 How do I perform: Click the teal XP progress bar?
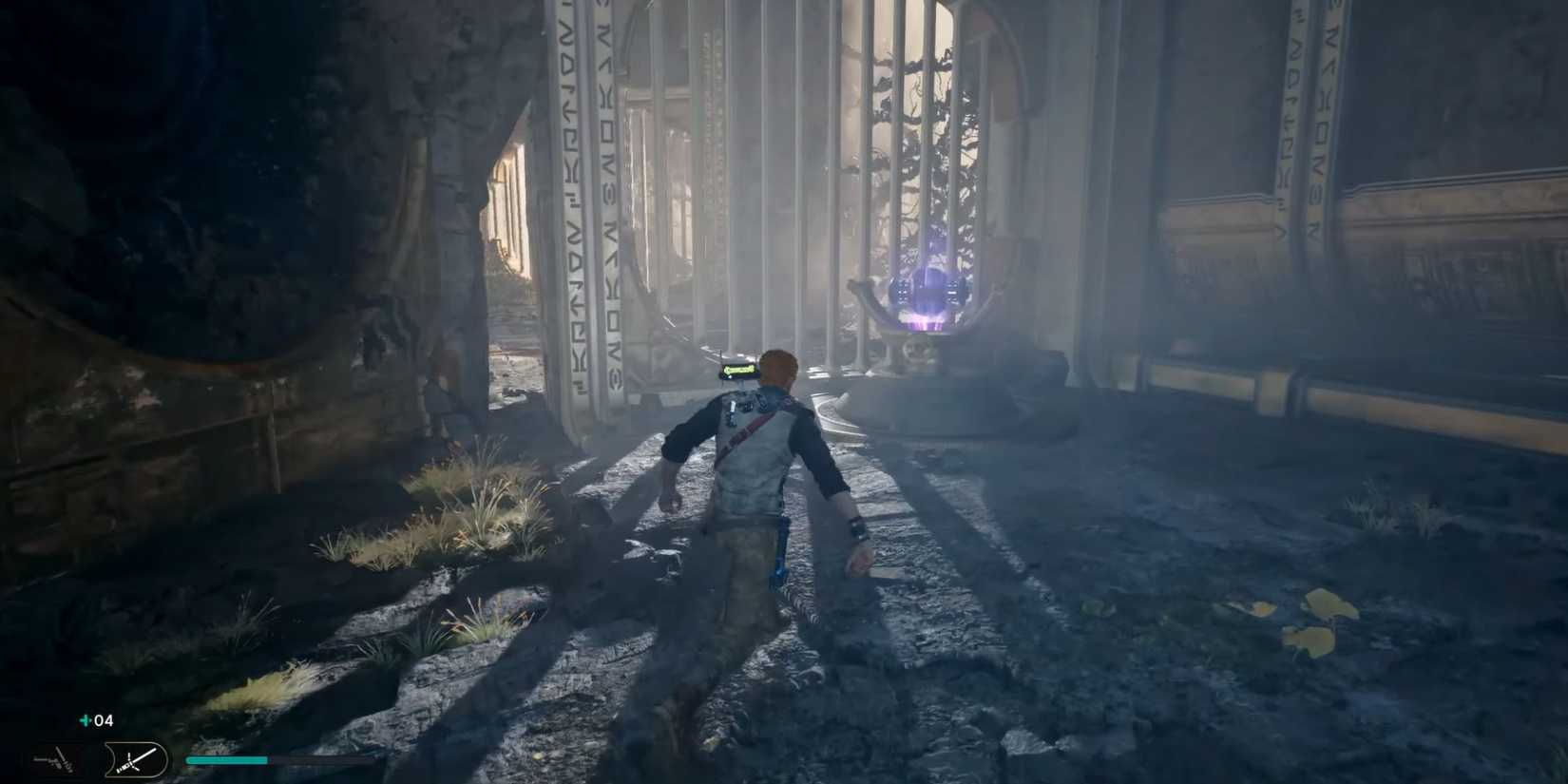click(228, 760)
